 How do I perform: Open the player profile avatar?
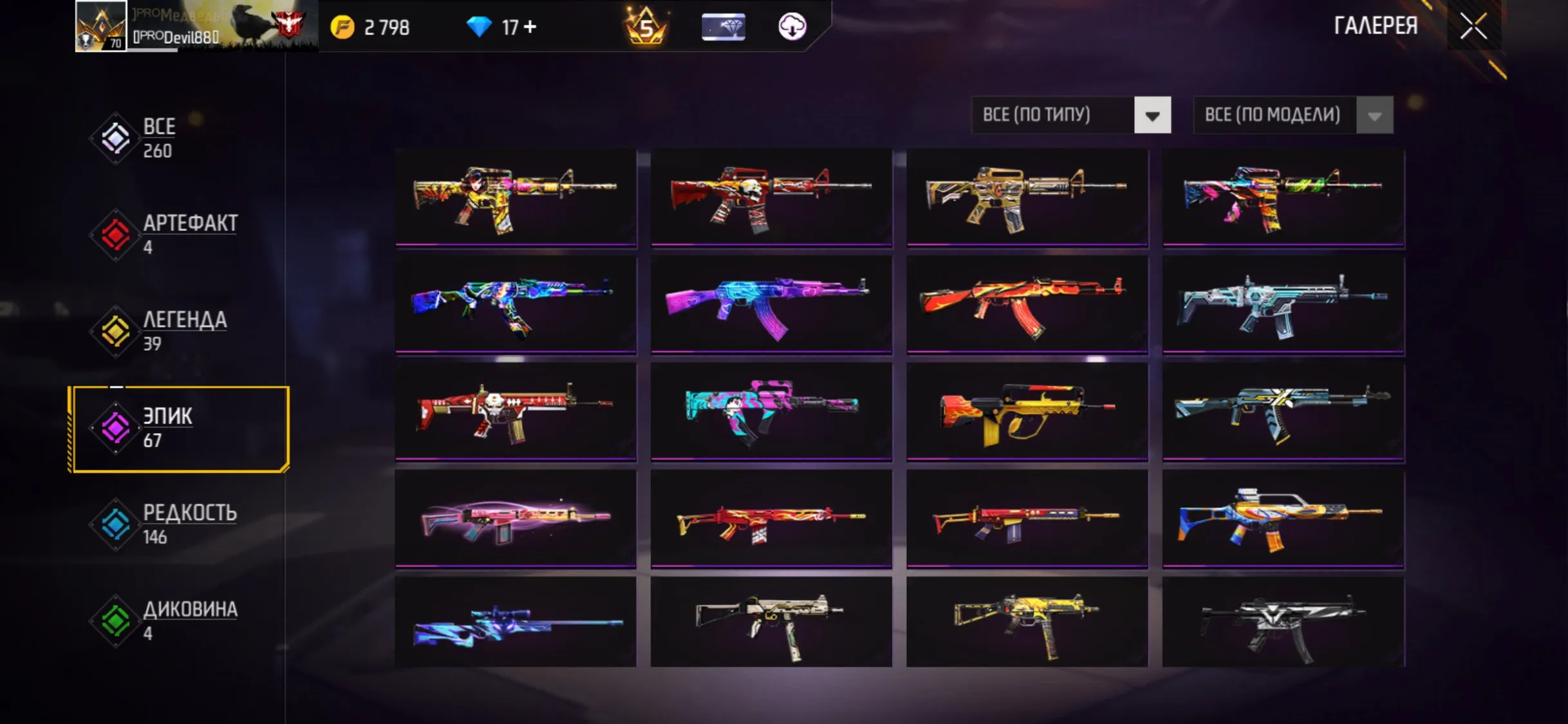102,27
